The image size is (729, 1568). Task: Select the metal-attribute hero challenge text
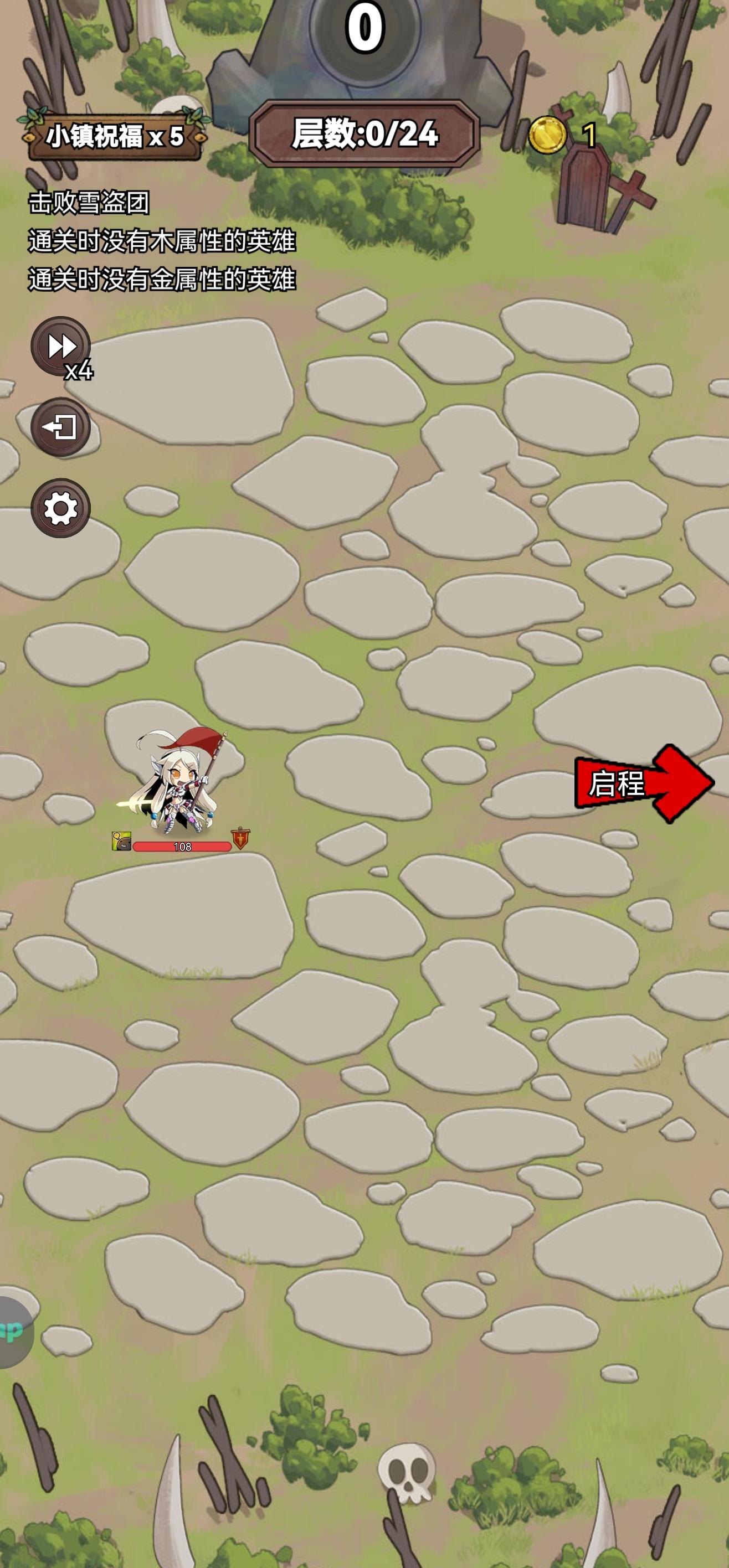161,281
